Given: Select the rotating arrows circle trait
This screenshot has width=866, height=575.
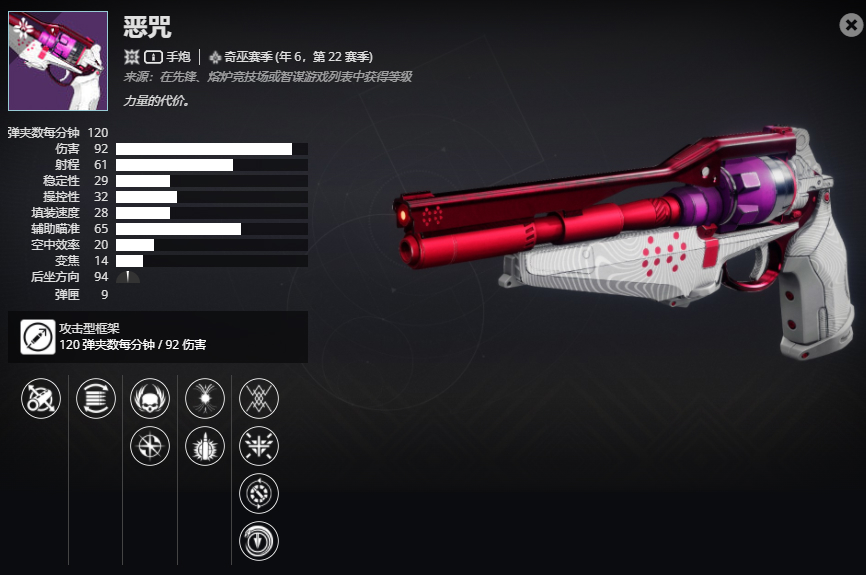Looking at the screenshot, I should 260,493.
